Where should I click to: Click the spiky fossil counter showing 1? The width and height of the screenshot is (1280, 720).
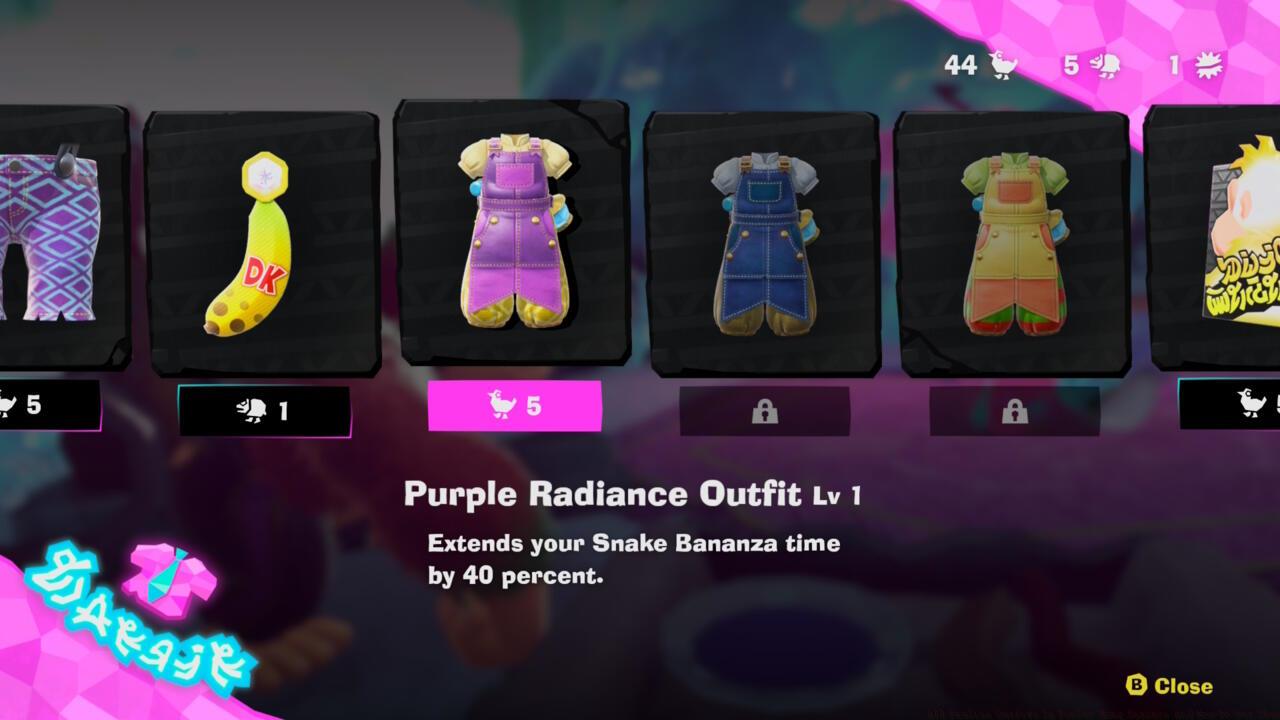[x=1190, y=66]
